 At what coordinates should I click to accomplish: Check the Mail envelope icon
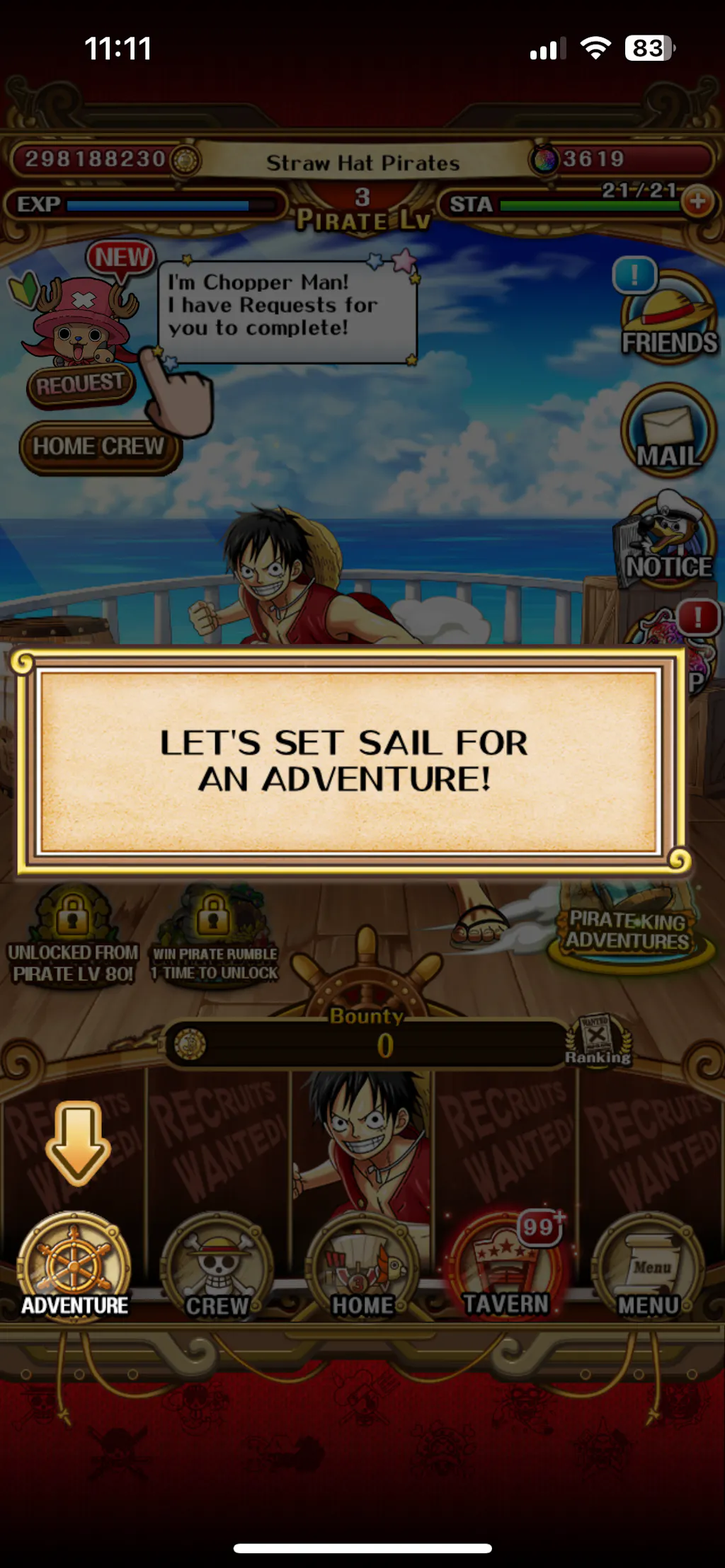[668, 432]
